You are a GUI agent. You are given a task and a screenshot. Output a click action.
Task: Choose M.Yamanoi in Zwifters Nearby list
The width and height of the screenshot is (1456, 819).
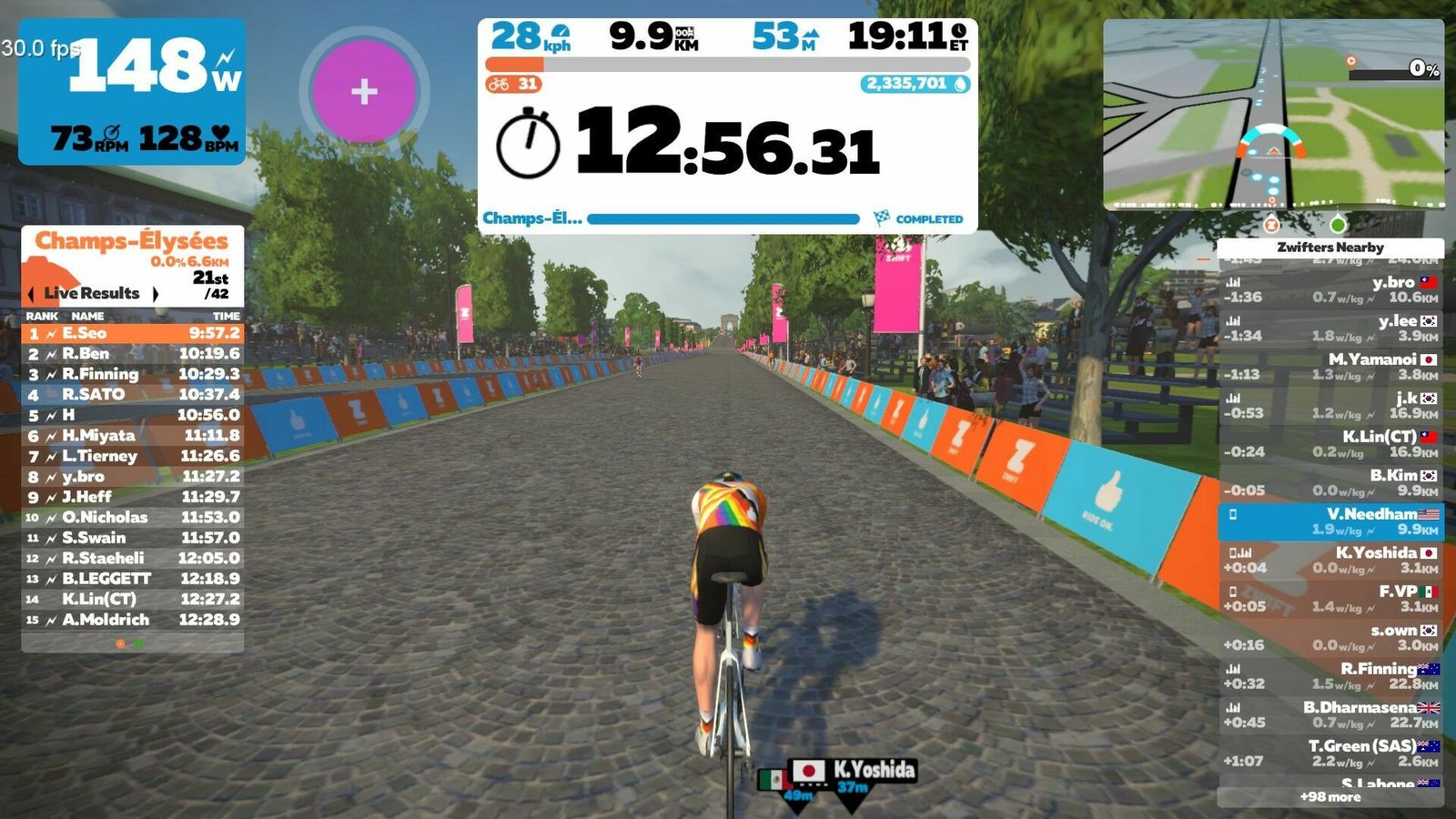[x=1330, y=367]
